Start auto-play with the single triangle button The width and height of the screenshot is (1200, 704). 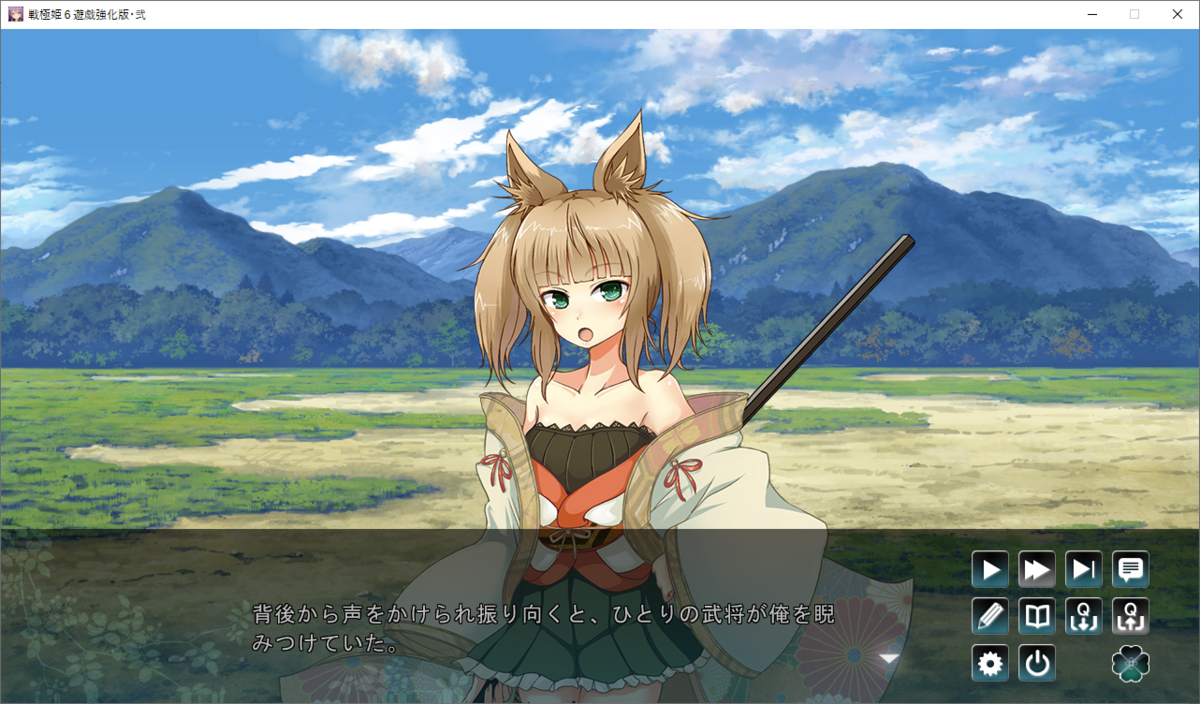pos(990,570)
